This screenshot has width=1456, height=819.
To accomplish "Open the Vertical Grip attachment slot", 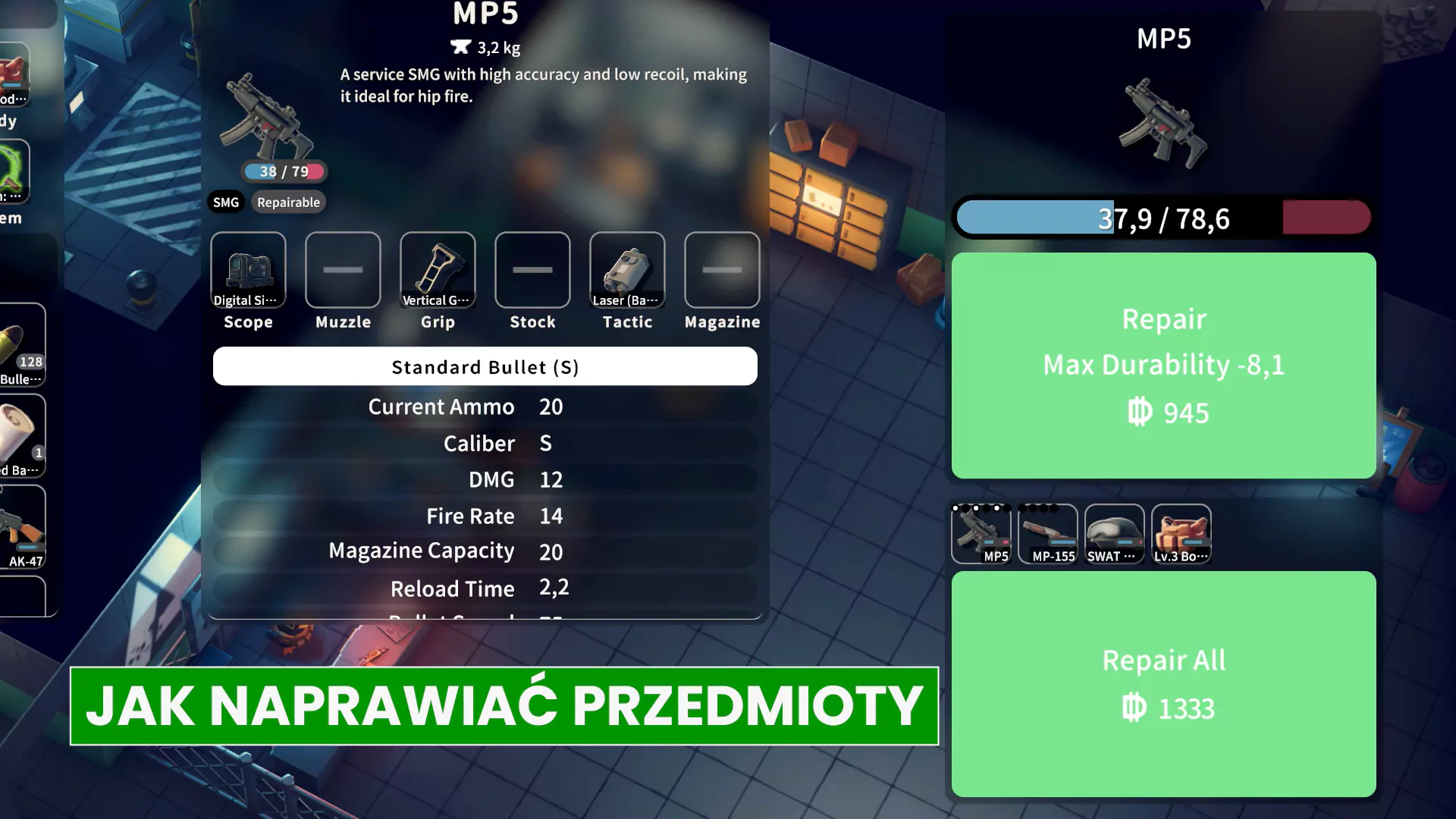I will (x=438, y=271).
